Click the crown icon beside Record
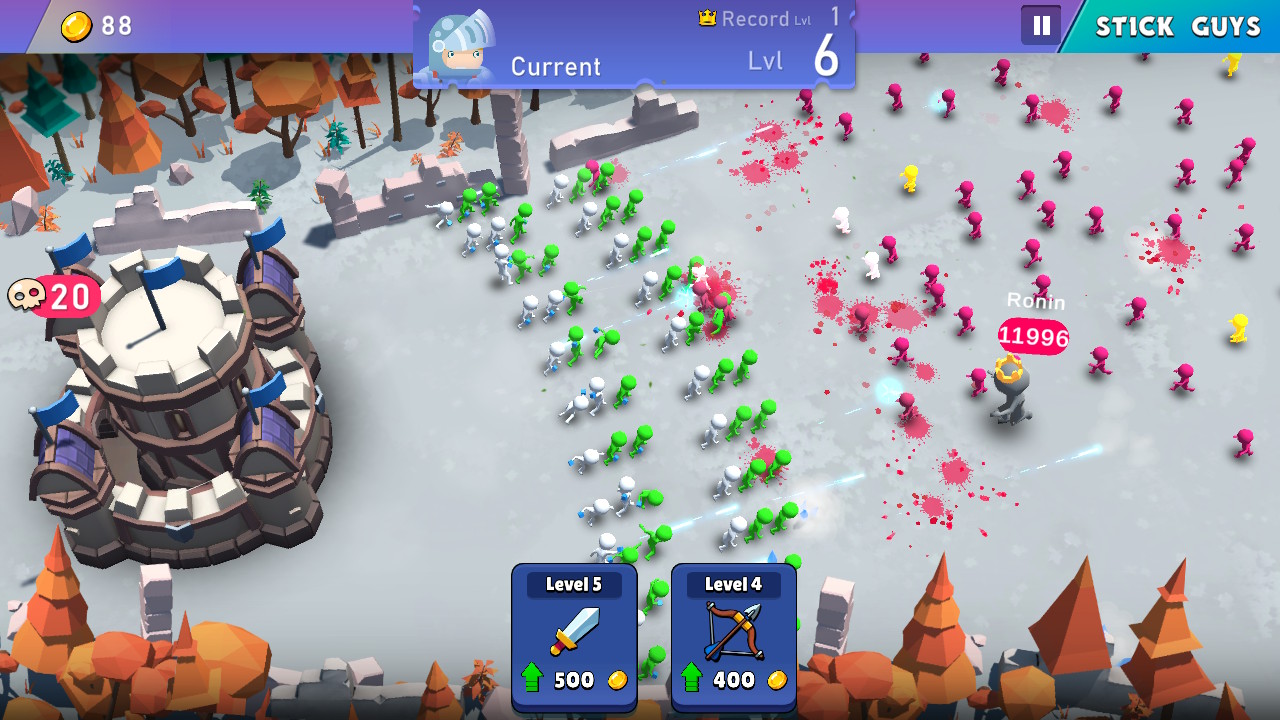The height and width of the screenshot is (720, 1280). [707, 17]
